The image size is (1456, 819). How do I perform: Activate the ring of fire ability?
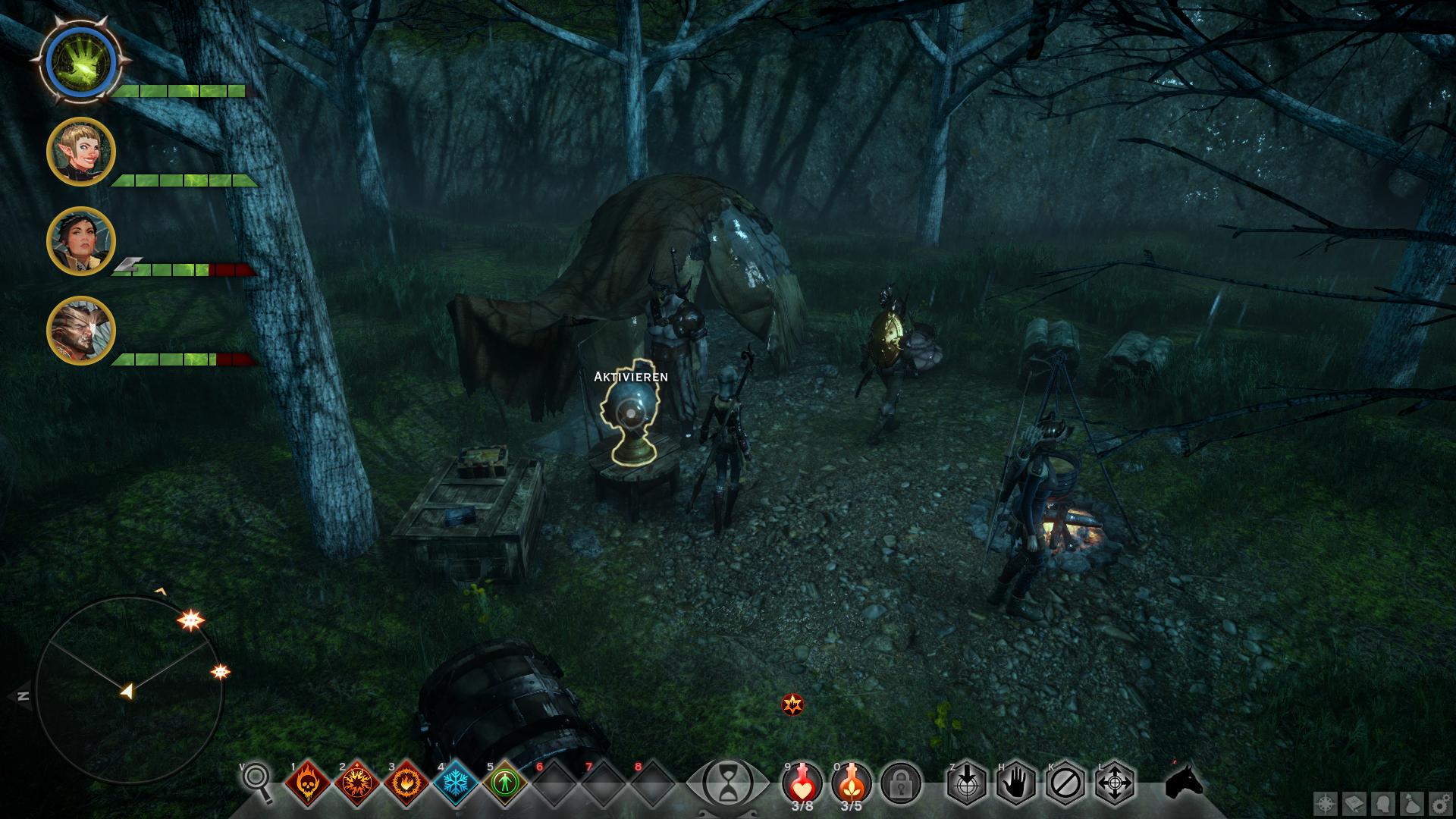click(x=406, y=782)
